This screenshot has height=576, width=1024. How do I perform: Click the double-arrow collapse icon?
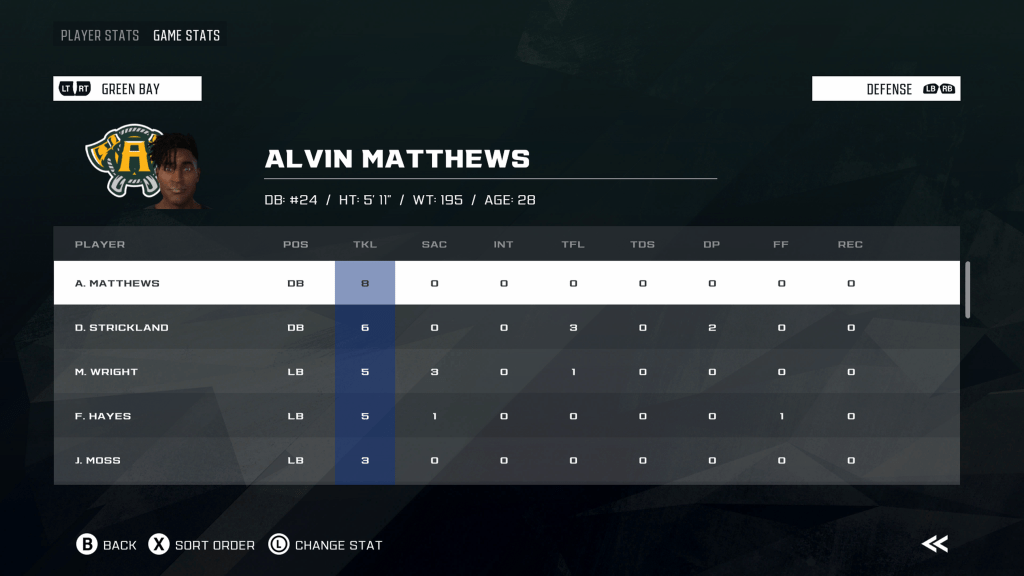pos(935,544)
